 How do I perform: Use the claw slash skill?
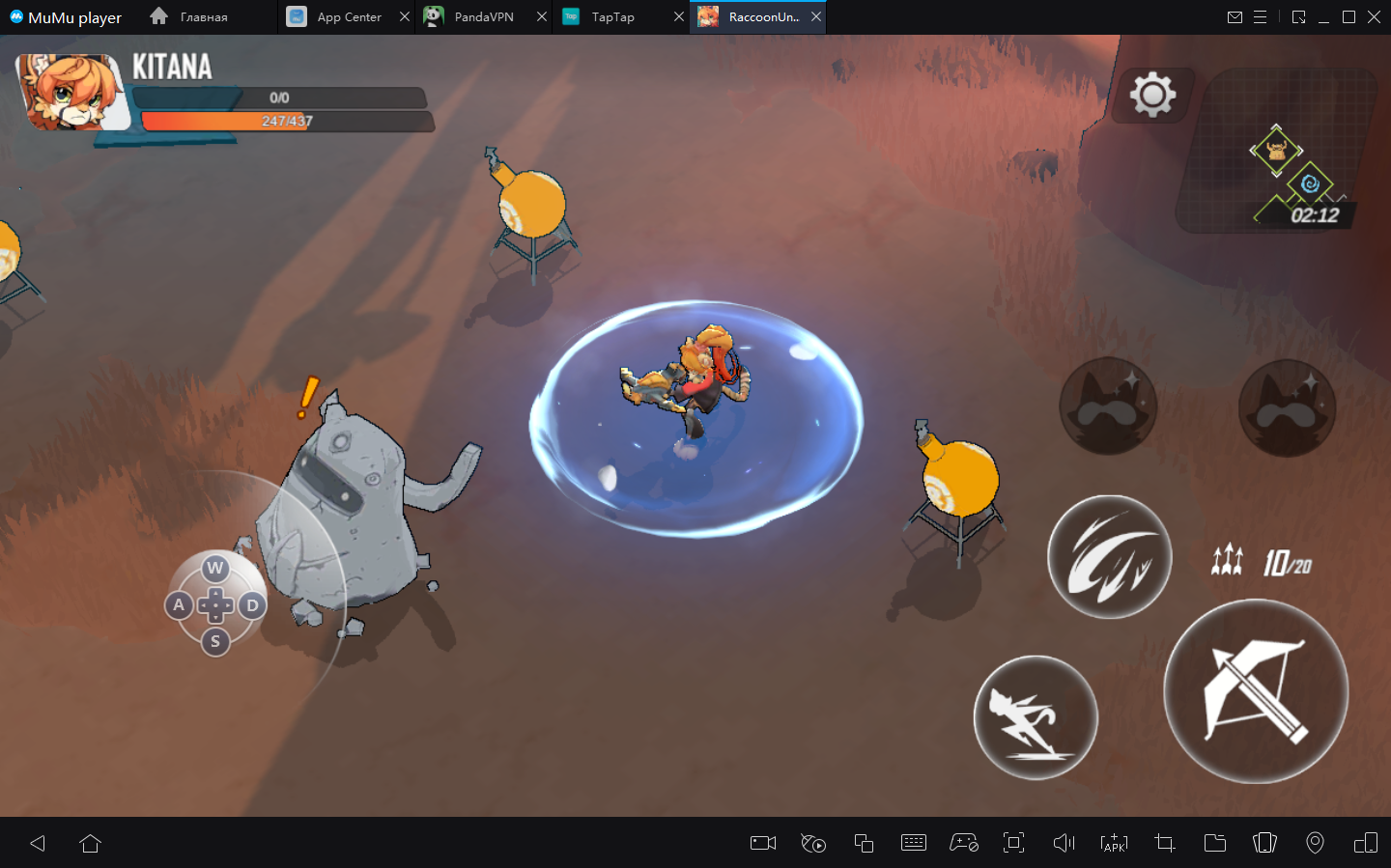click(1110, 557)
